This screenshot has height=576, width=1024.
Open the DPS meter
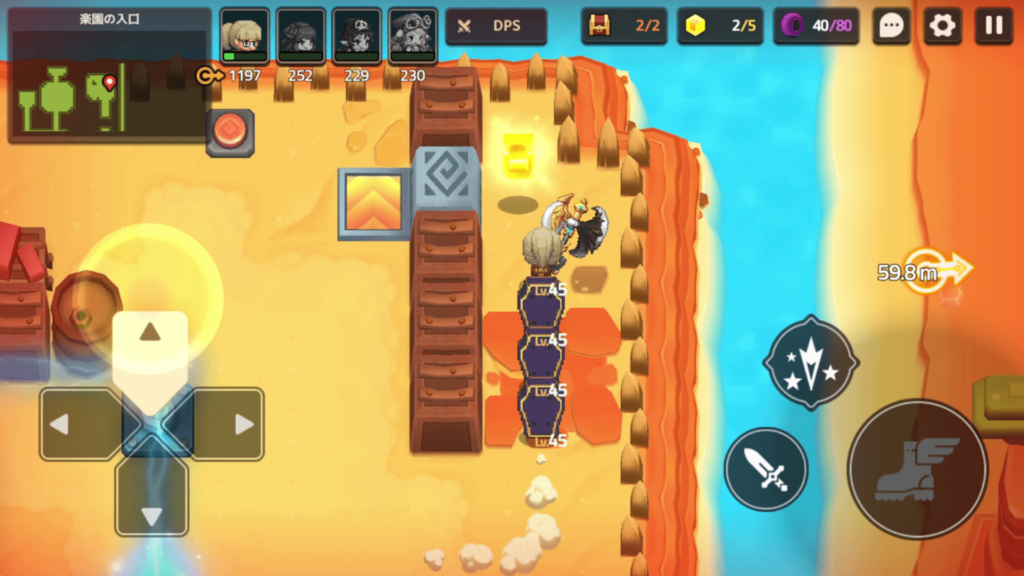(x=496, y=26)
